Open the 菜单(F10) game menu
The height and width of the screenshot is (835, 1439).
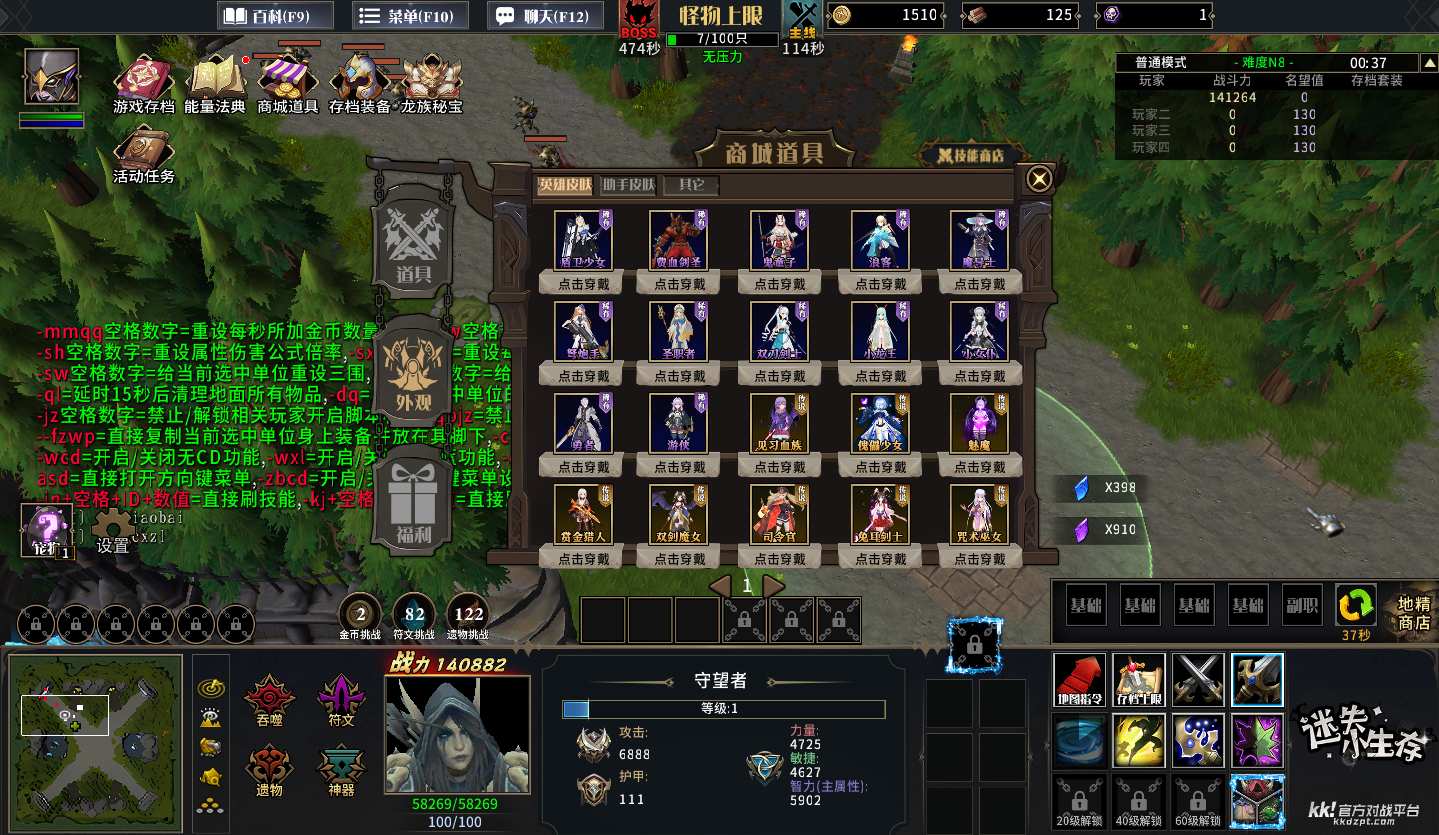[x=408, y=16]
